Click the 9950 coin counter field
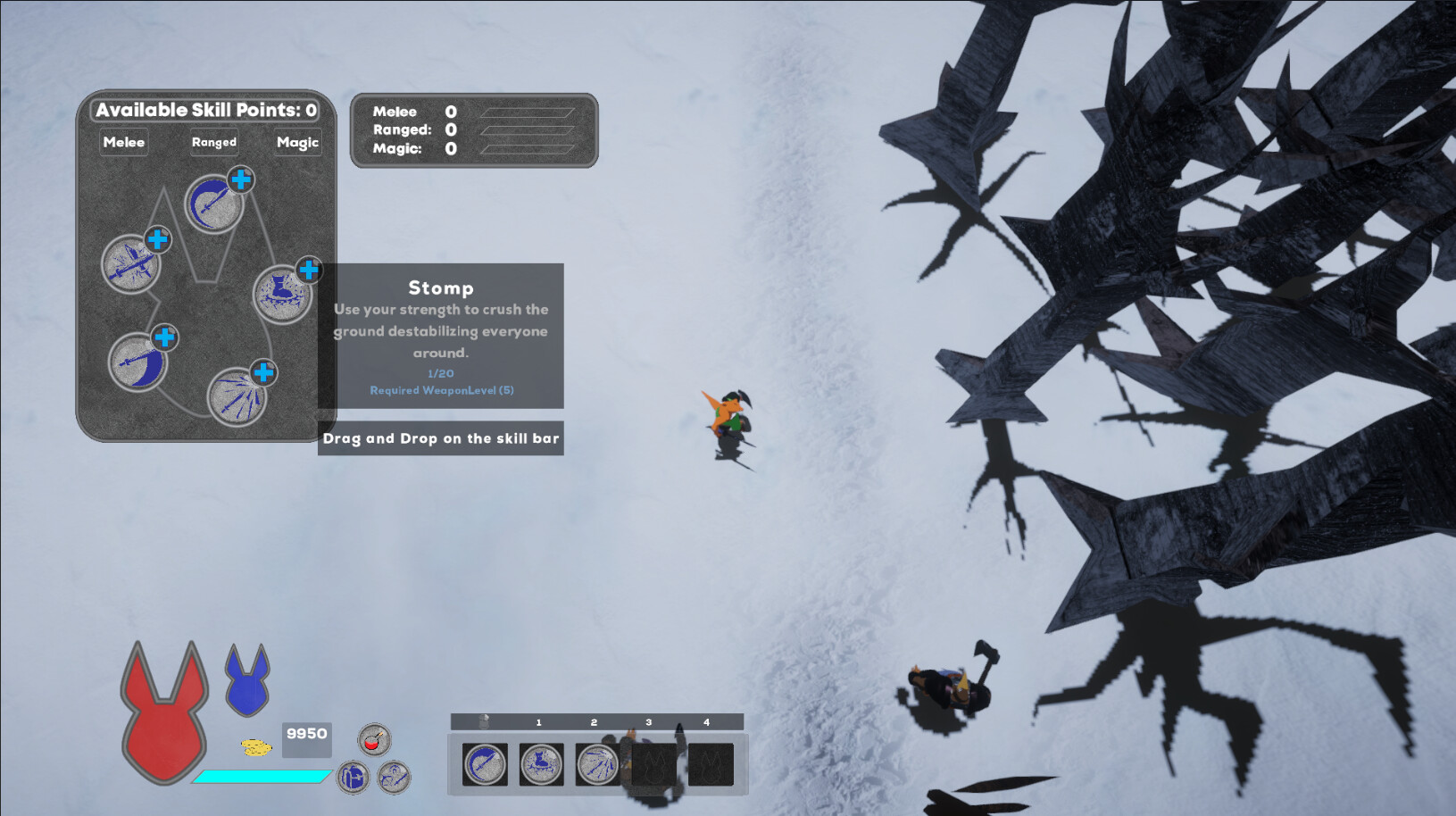The image size is (1456, 816). coord(306,740)
